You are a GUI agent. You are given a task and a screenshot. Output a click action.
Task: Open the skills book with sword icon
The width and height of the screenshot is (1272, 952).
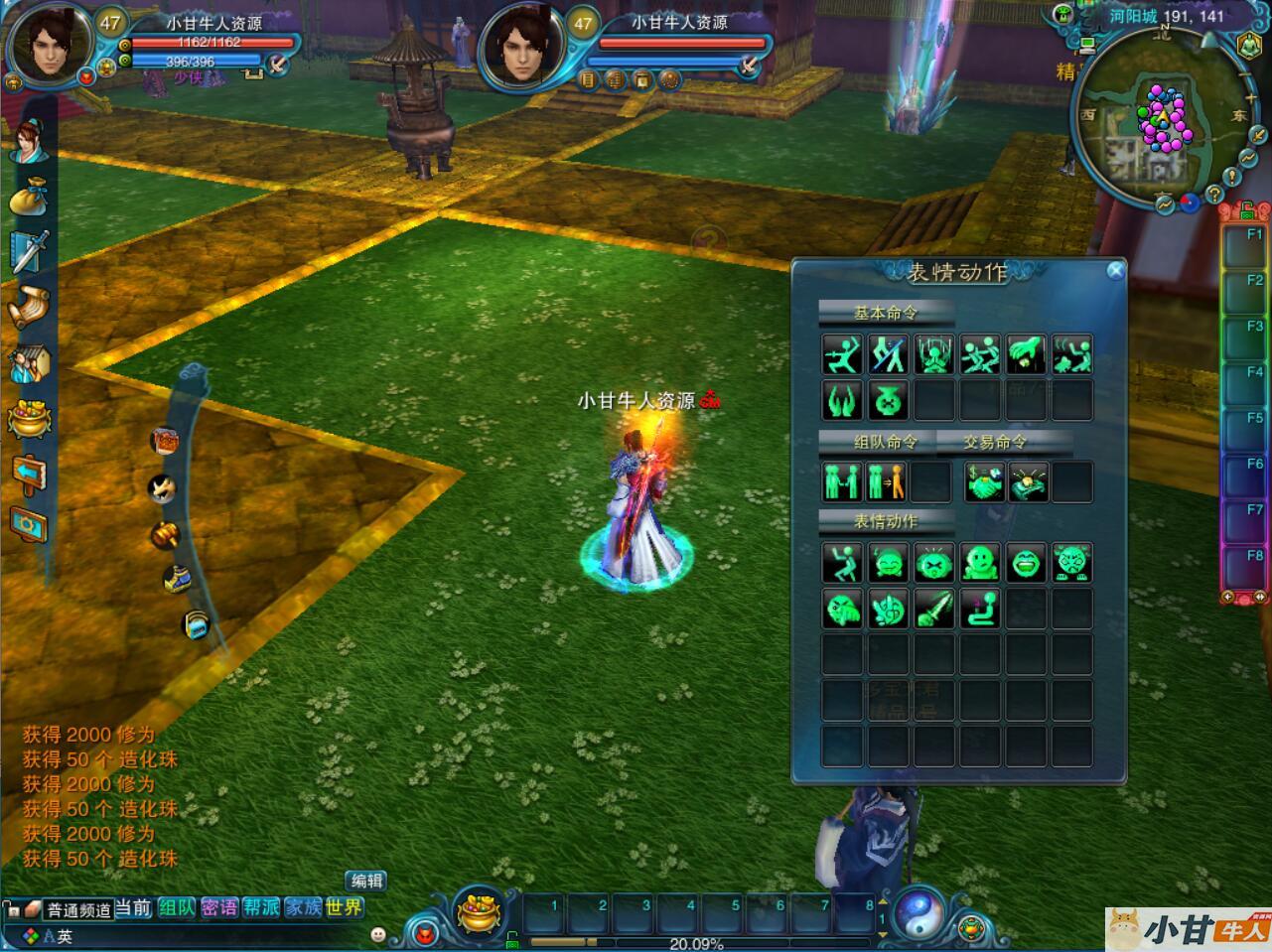[29, 251]
